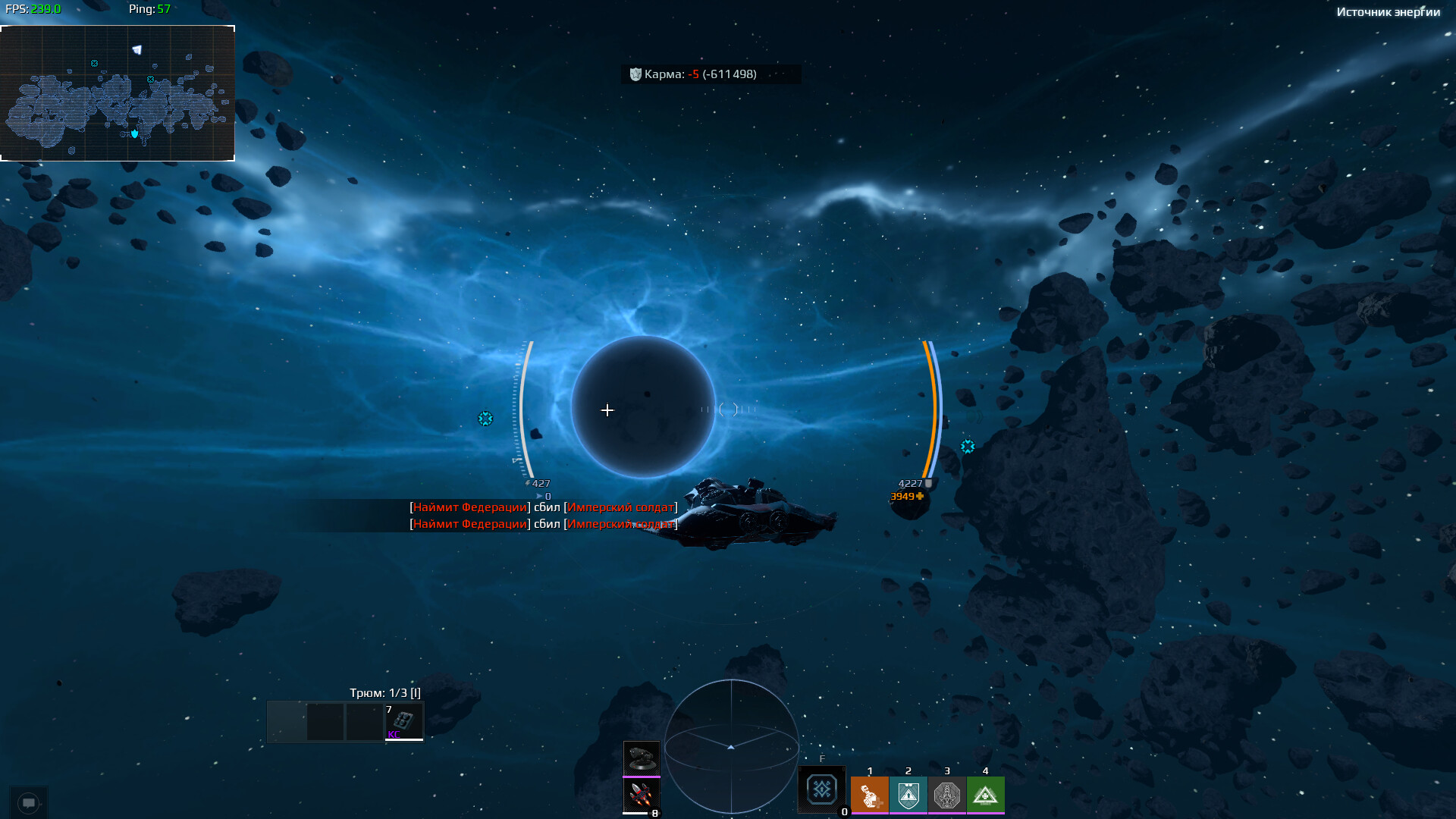Open the chat bubble button

29,802
